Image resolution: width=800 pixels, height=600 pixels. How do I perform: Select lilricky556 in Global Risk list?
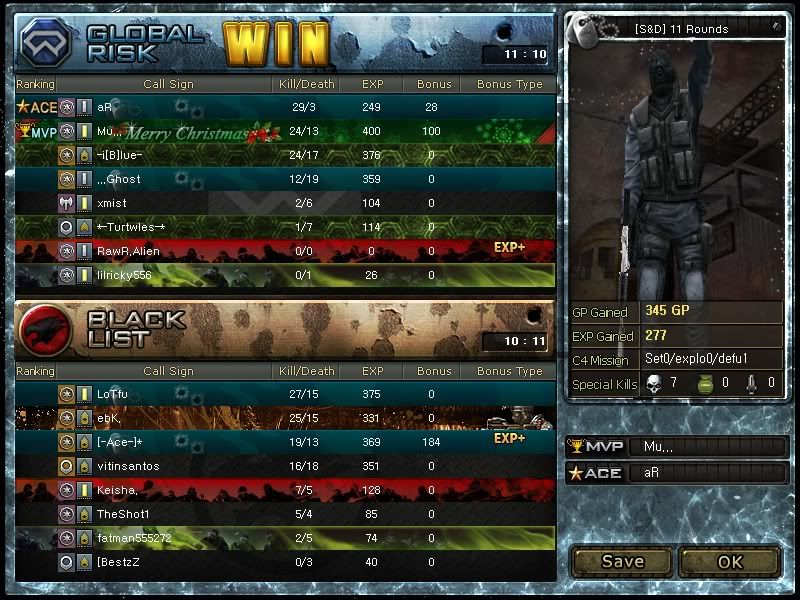(x=285, y=275)
